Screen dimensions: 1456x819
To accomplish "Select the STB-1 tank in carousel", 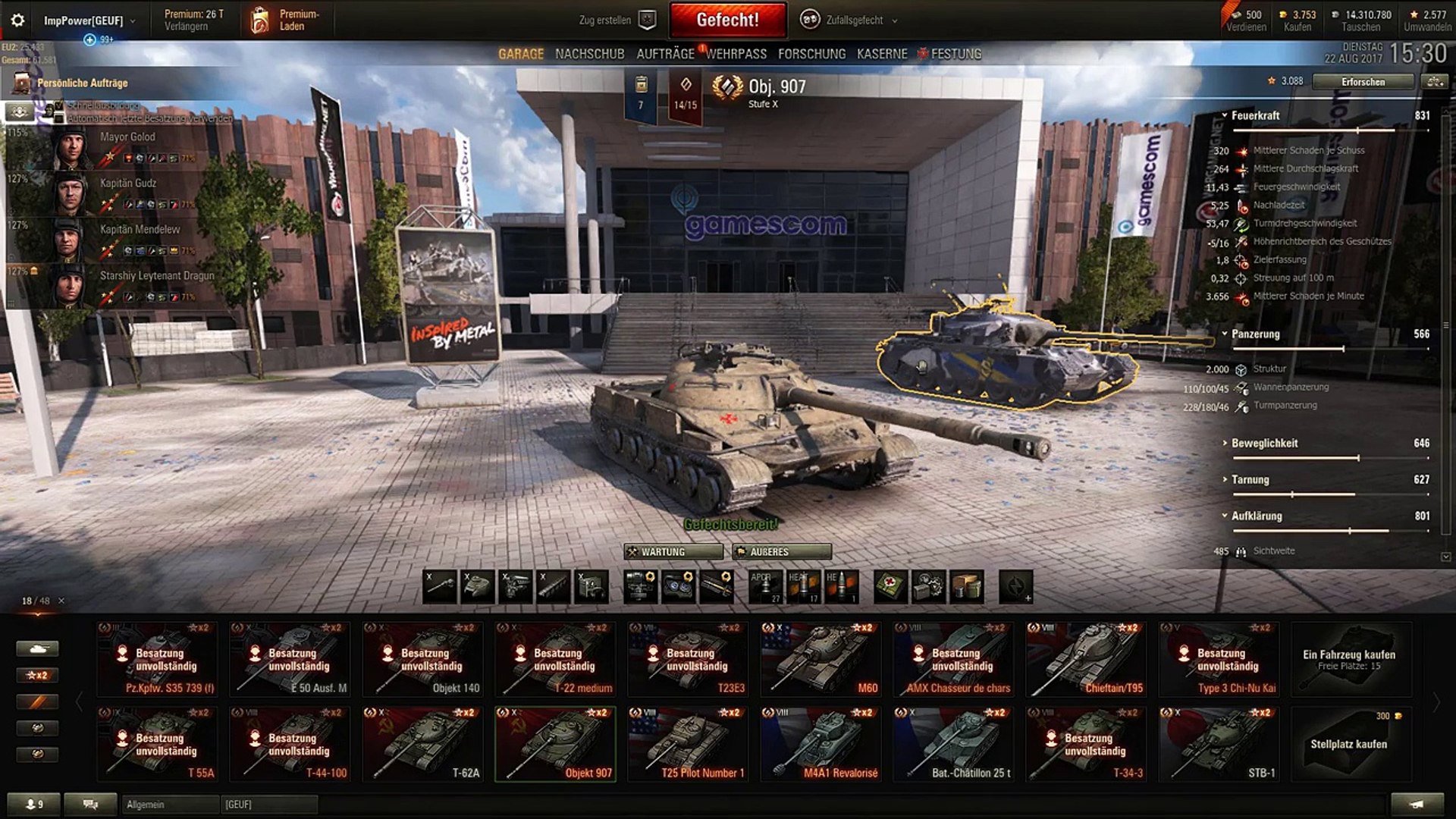I will [1219, 744].
